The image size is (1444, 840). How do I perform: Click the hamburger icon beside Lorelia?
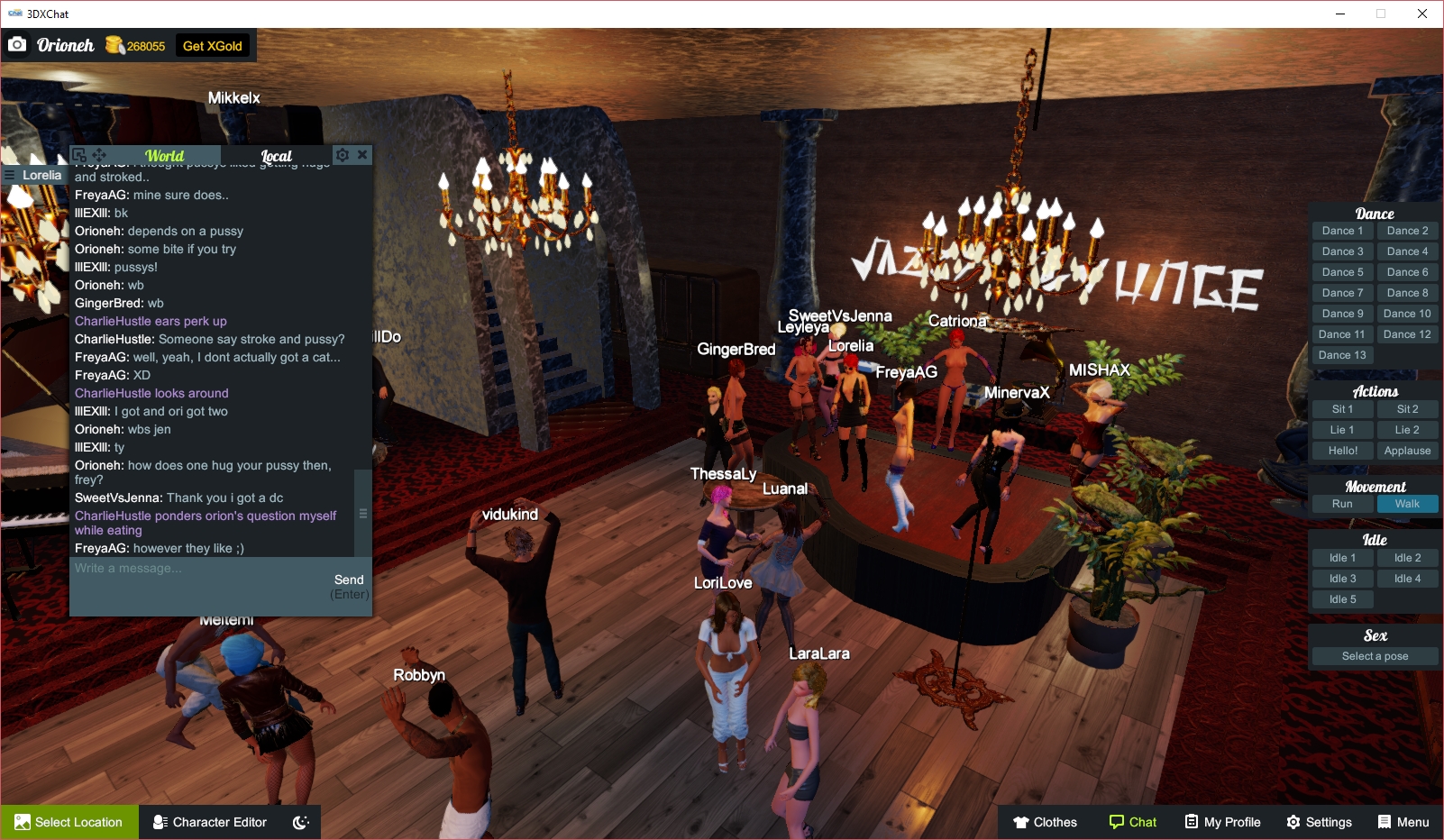tap(11, 175)
